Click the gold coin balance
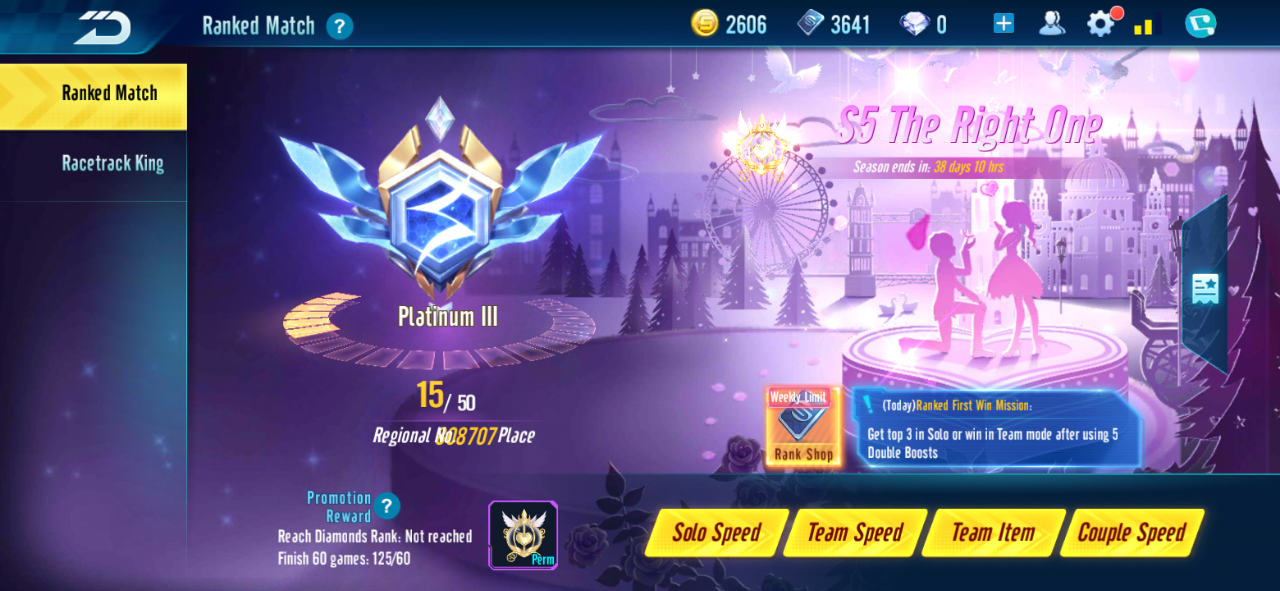Viewport: 1280px width, 591px height. coord(729,25)
